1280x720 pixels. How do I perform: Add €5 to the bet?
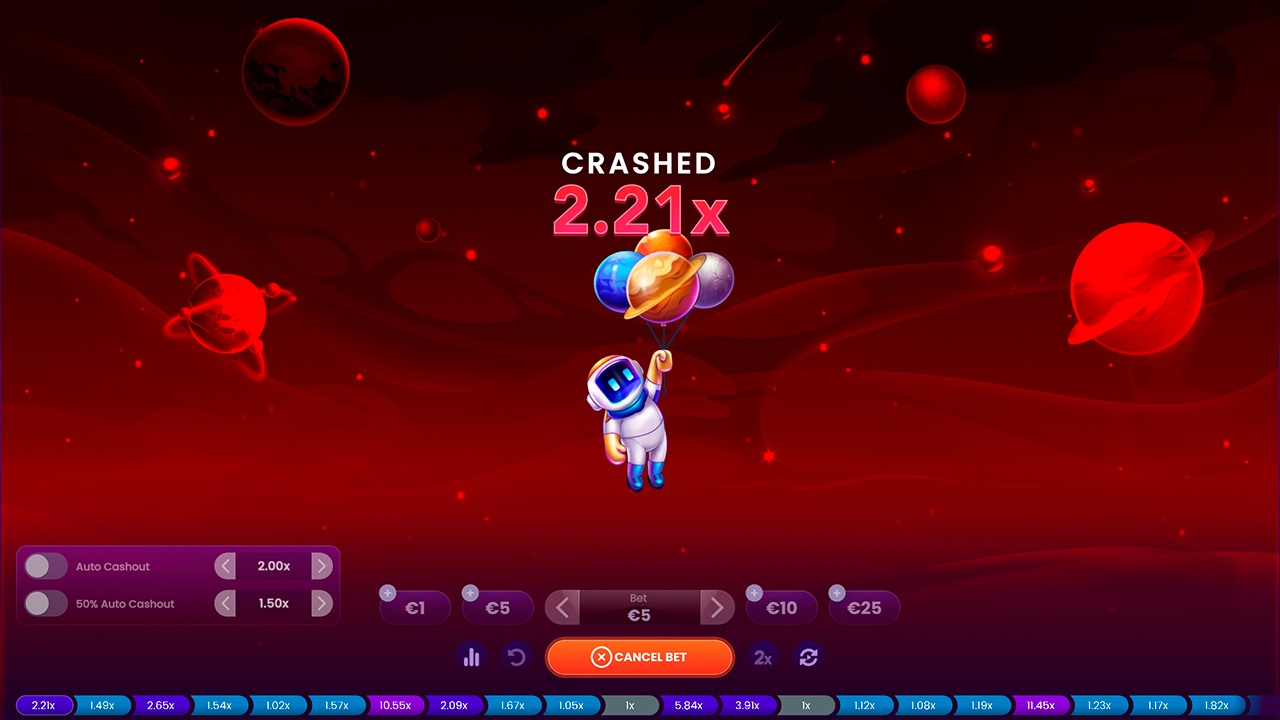(x=497, y=607)
